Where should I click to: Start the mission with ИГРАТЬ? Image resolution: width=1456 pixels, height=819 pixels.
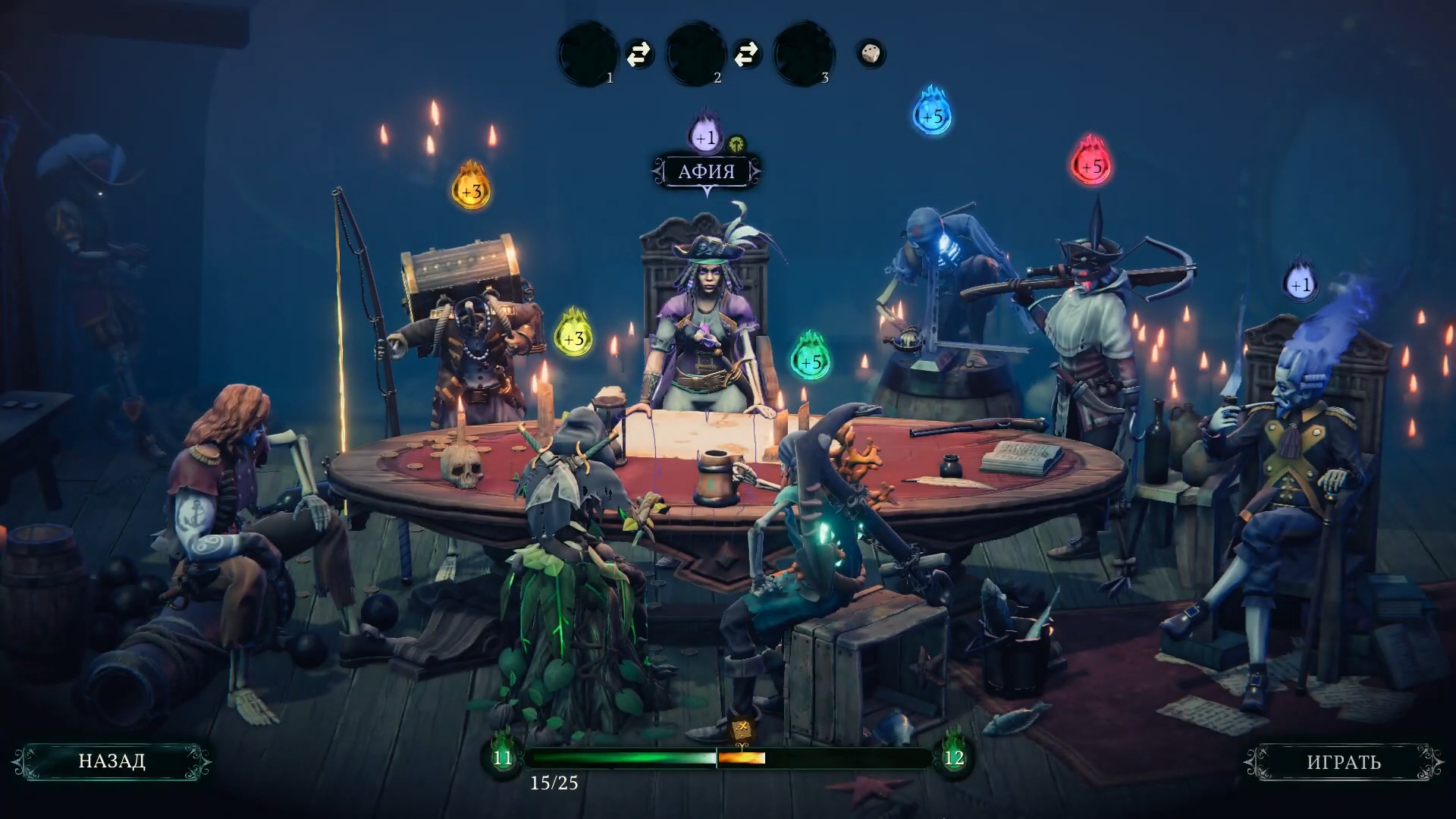click(x=1343, y=762)
